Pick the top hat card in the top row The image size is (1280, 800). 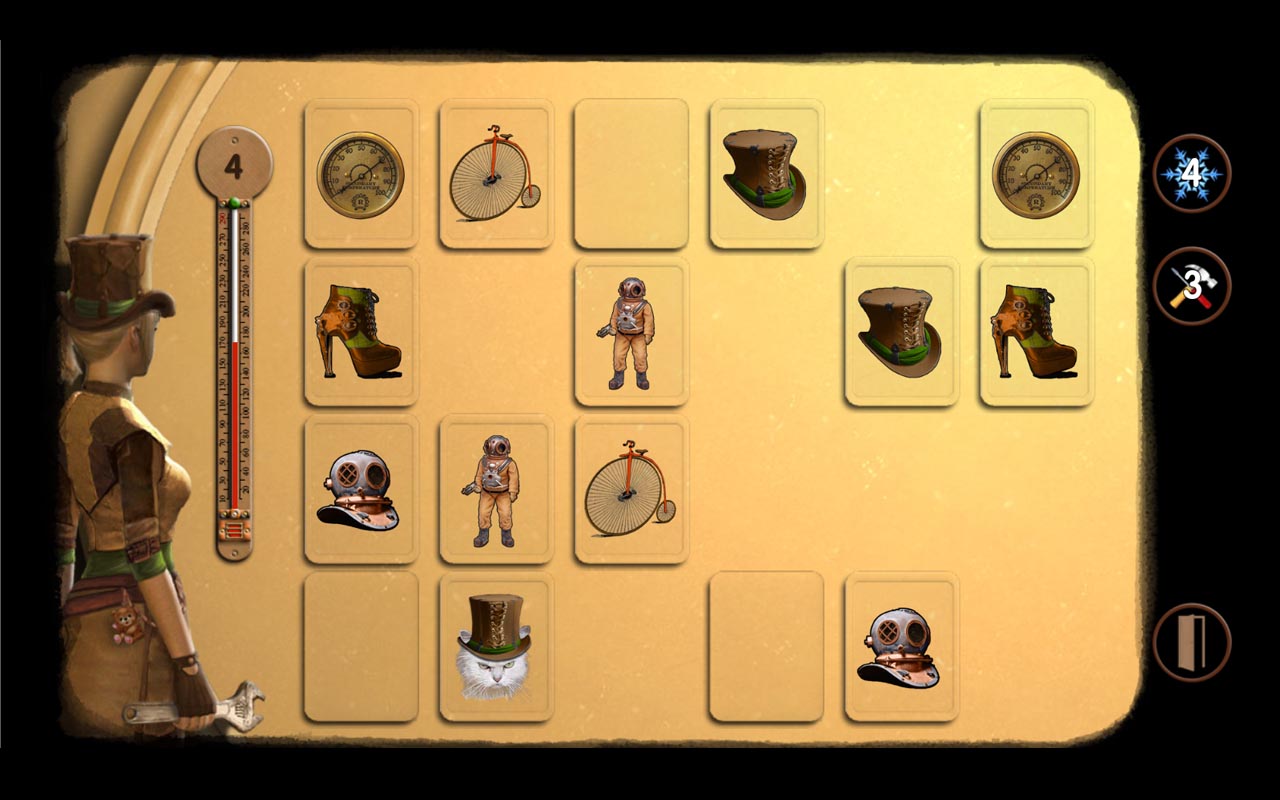[766, 173]
